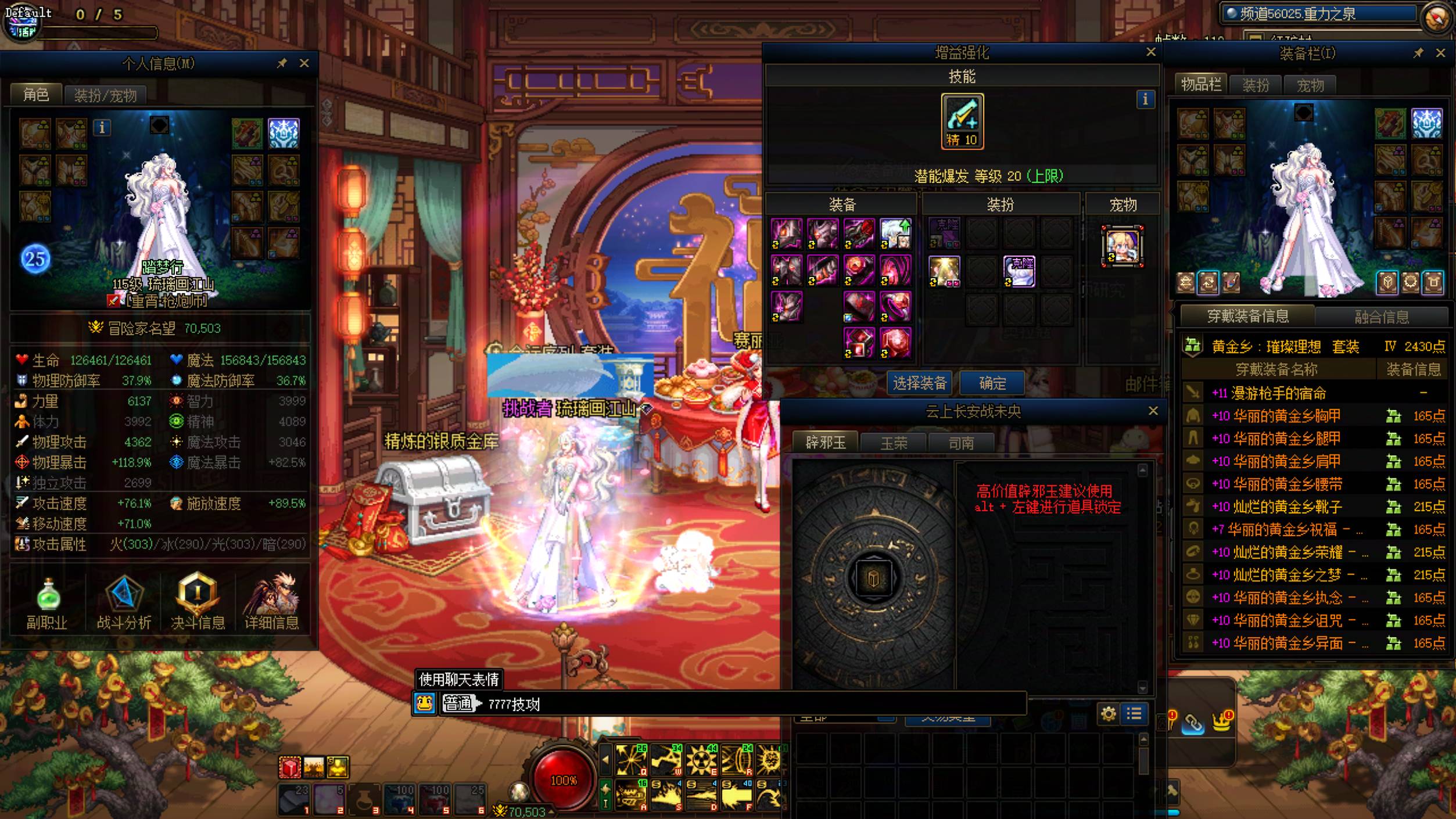Open the 司南 tab
Image resolution: width=1456 pixels, height=819 pixels.
(961, 443)
